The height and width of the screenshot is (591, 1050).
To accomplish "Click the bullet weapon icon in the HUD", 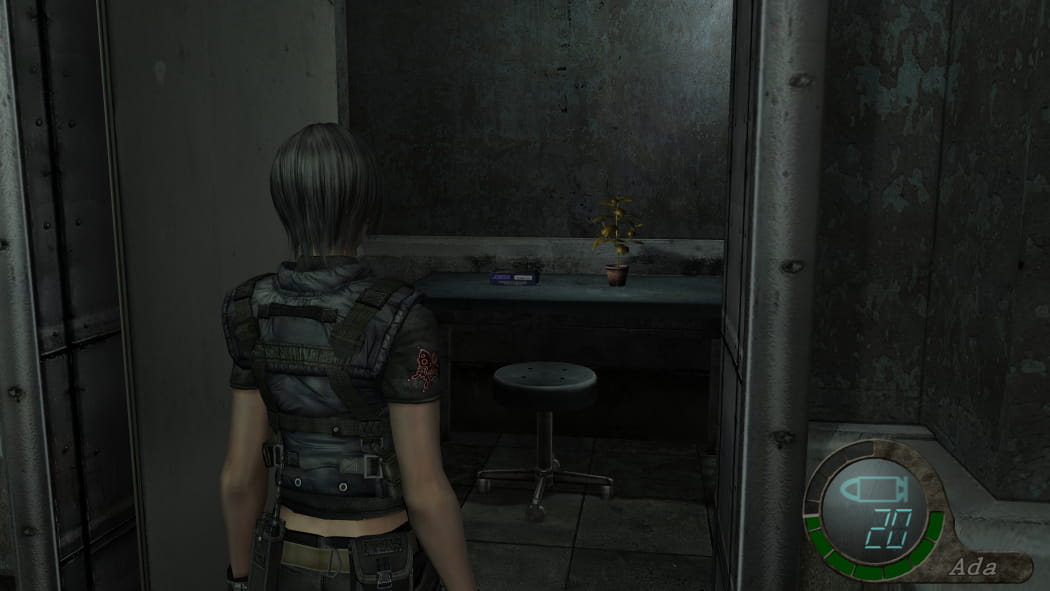I will click(873, 491).
